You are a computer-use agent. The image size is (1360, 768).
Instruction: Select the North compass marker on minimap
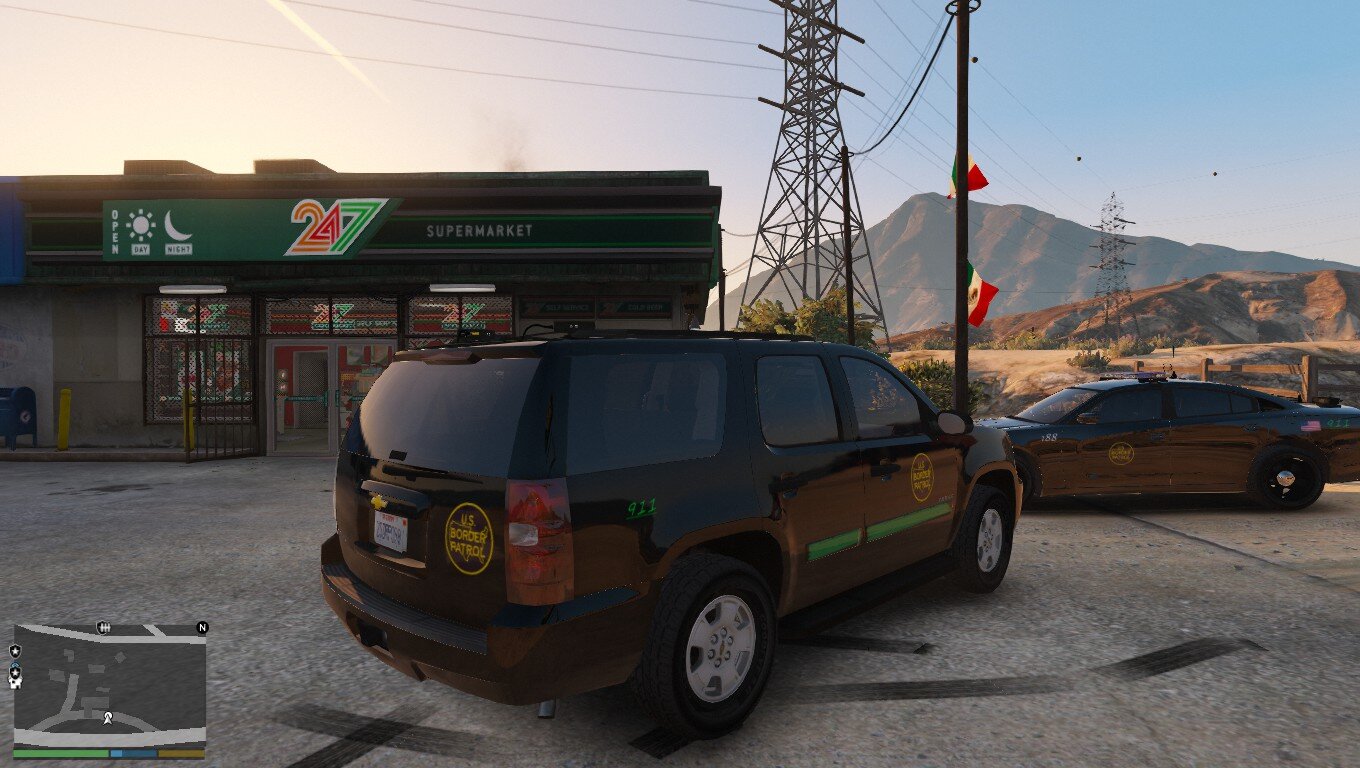(202, 628)
